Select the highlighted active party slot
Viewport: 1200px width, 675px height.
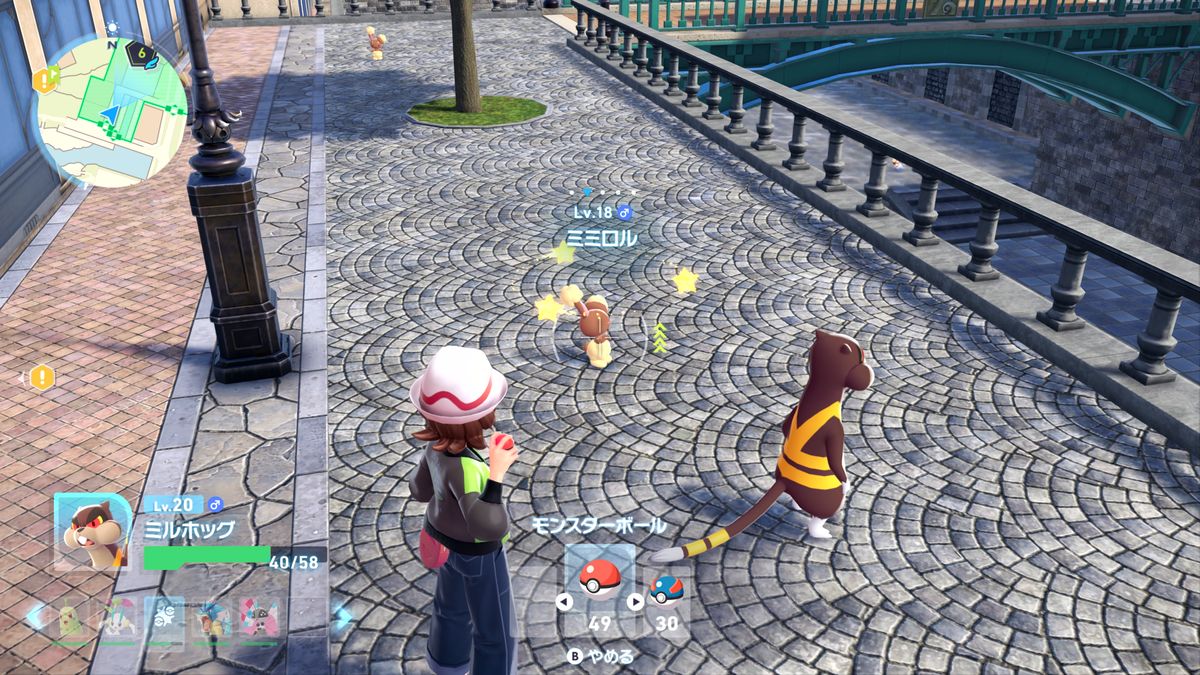click(x=165, y=620)
